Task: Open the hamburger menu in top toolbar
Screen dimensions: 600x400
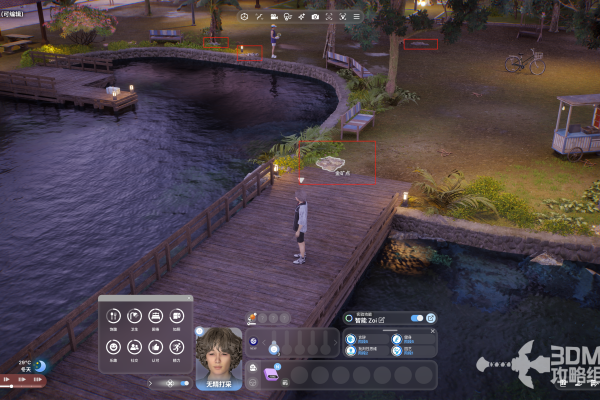Action: pos(356,17)
